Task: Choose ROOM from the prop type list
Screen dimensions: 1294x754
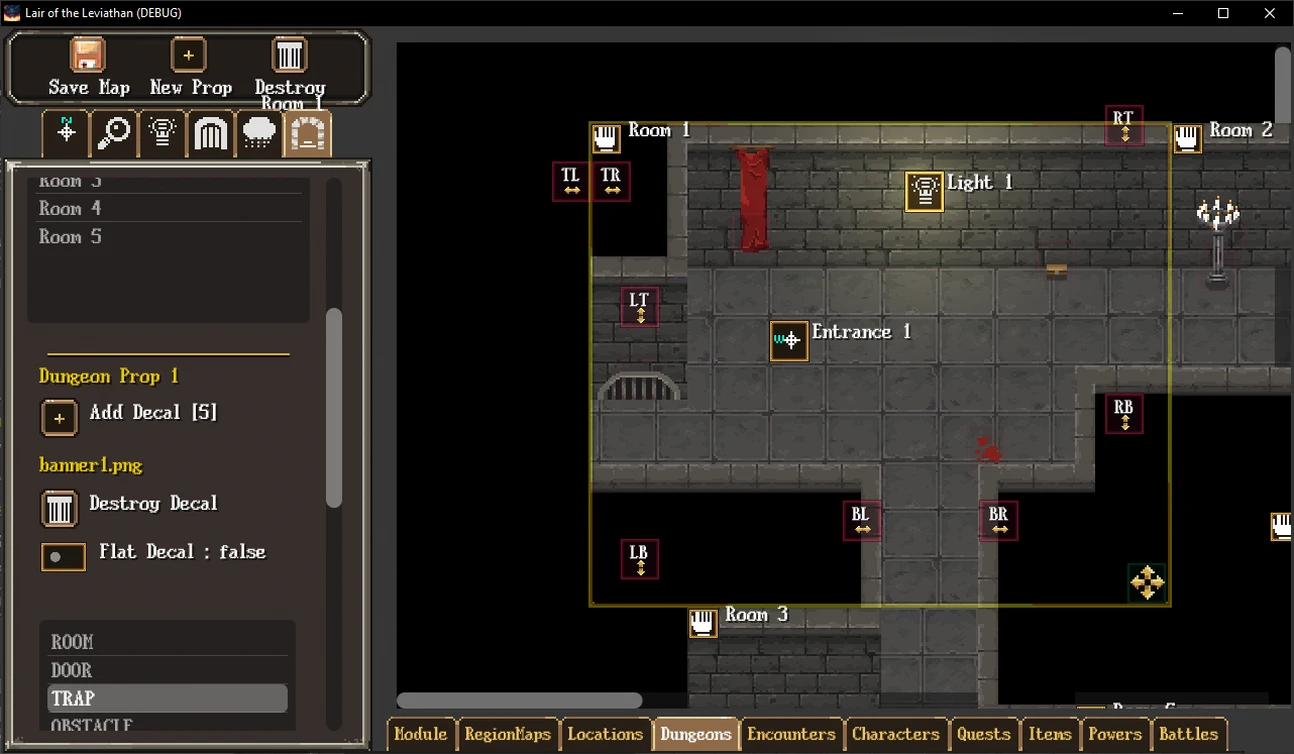Action: (x=72, y=642)
